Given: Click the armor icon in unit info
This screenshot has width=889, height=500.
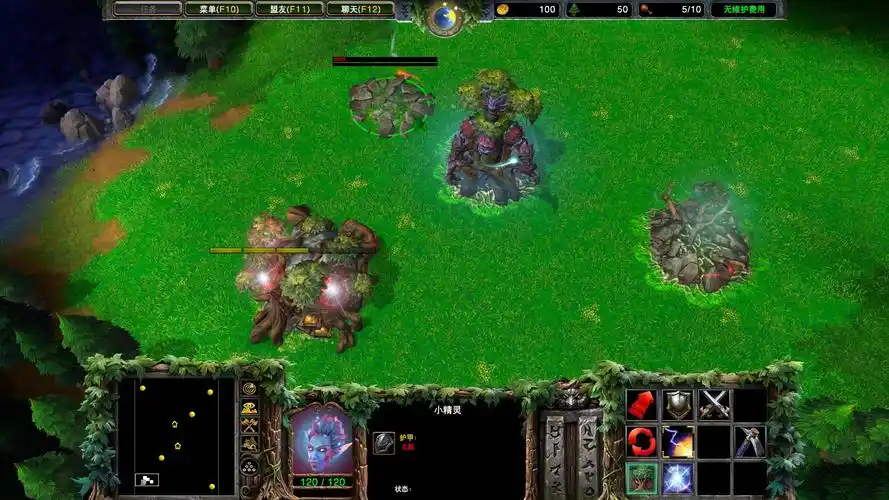Looking at the screenshot, I should [383, 442].
